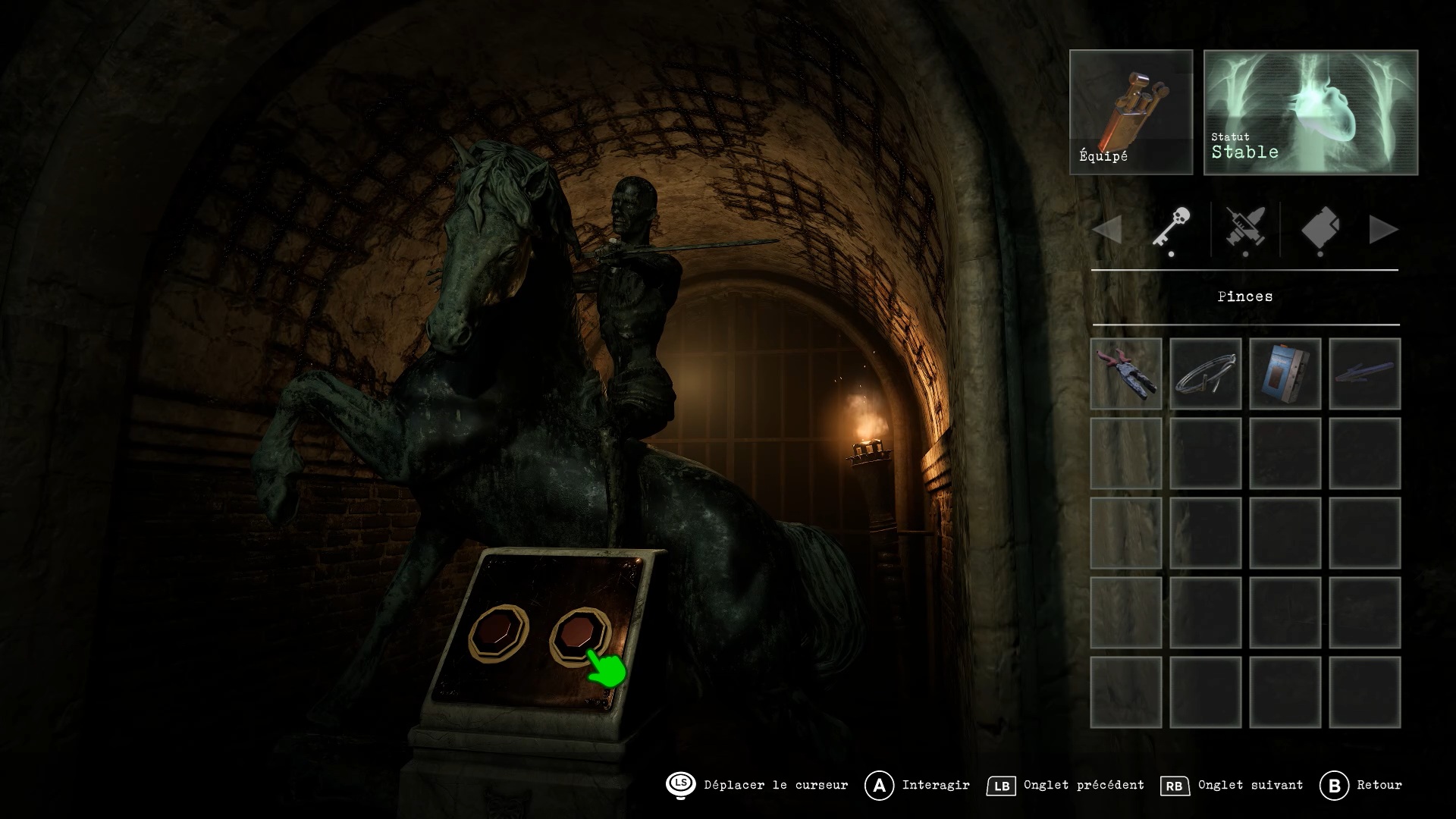Select the coiled wire inventory item
Screen dimensions: 1456x819
click(x=1205, y=374)
